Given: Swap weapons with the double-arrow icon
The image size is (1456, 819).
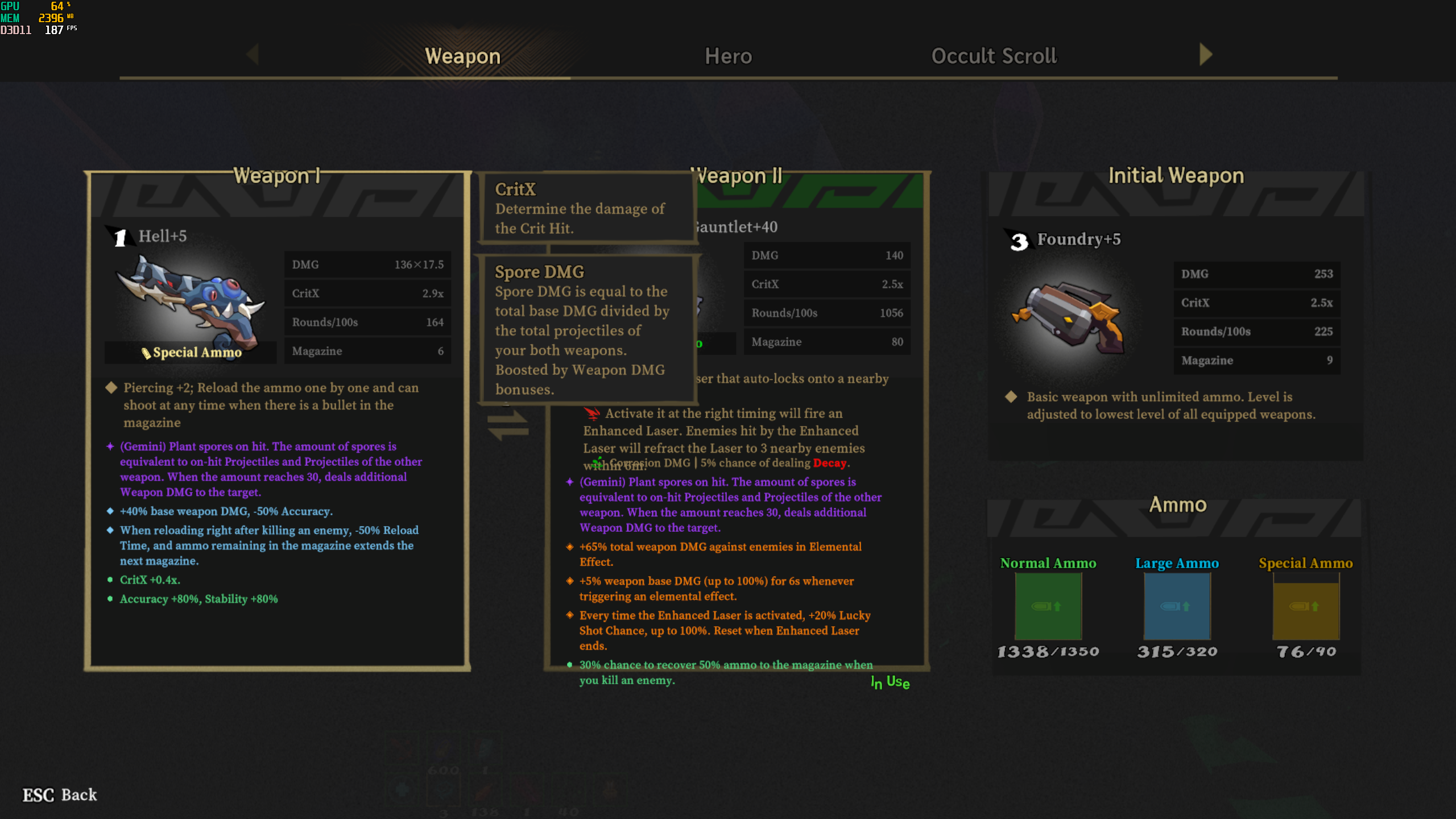Looking at the screenshot, I should pos(508,426).
